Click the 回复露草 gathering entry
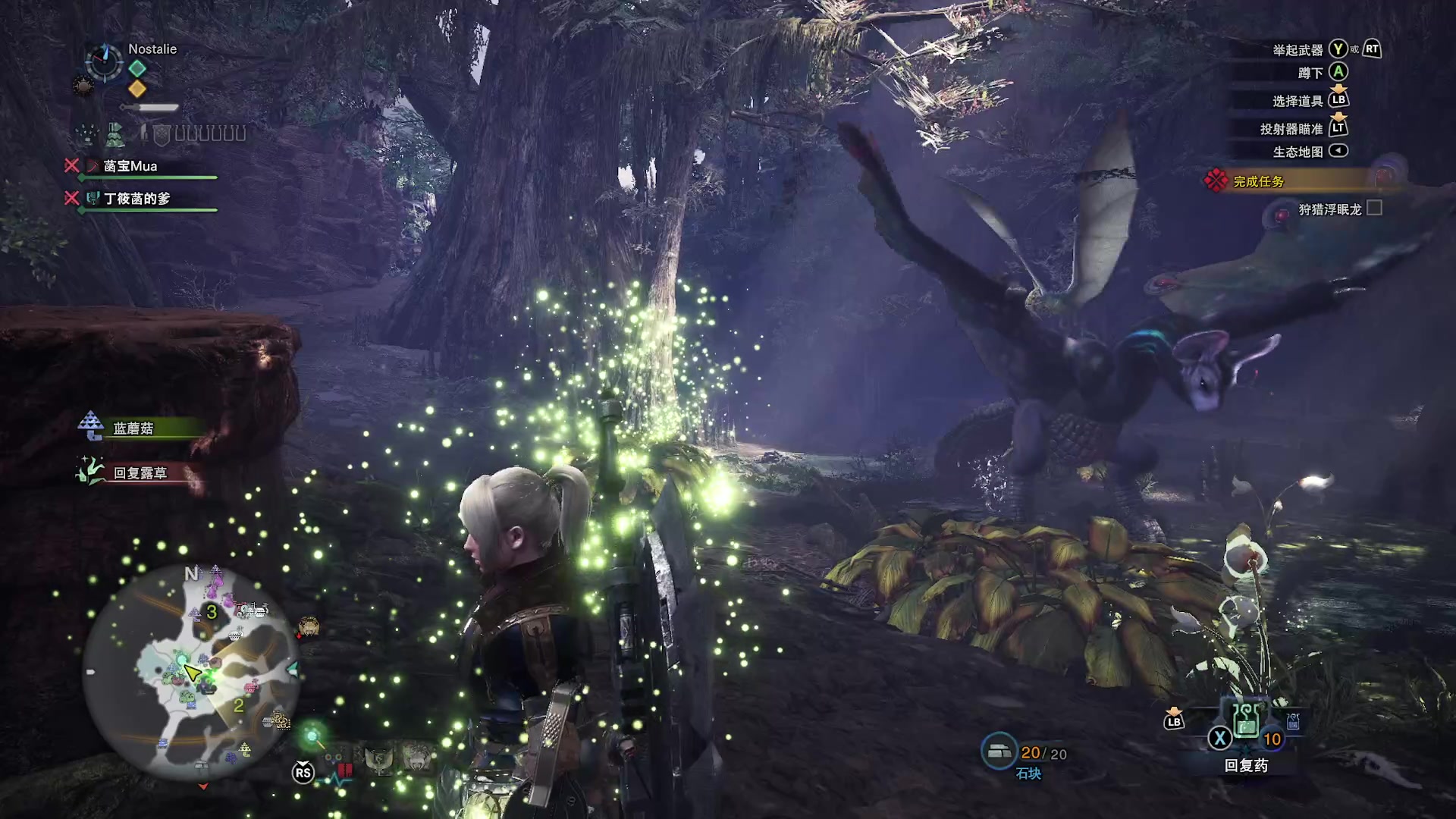1456x819 pixels. 140,473
